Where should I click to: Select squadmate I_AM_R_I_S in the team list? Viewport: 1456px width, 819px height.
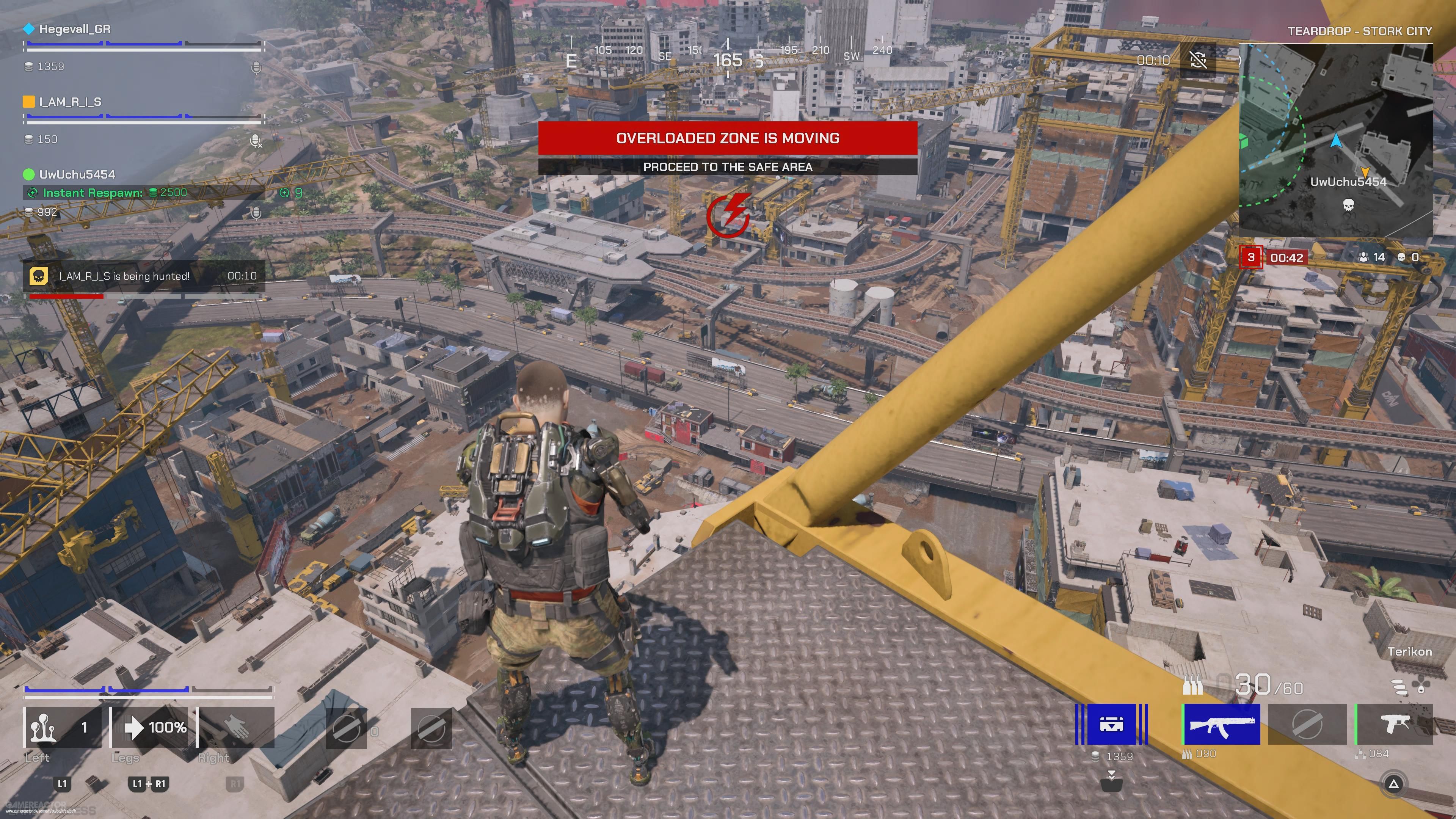[70, 102]
